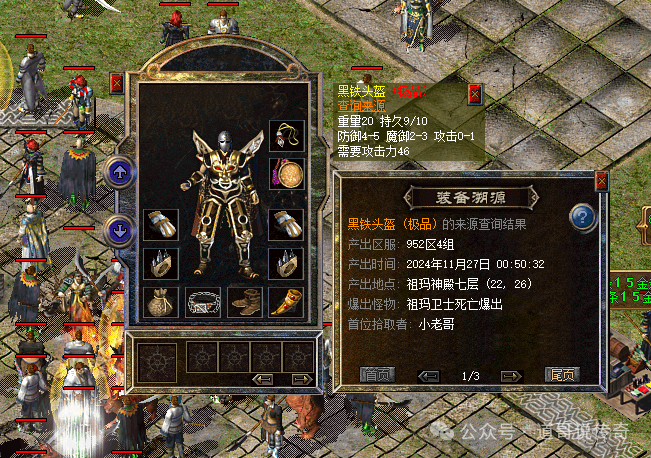Go to previous 装备溯源 results page
The width and height of the screenshot is (651, 458).
pos(428,376)
